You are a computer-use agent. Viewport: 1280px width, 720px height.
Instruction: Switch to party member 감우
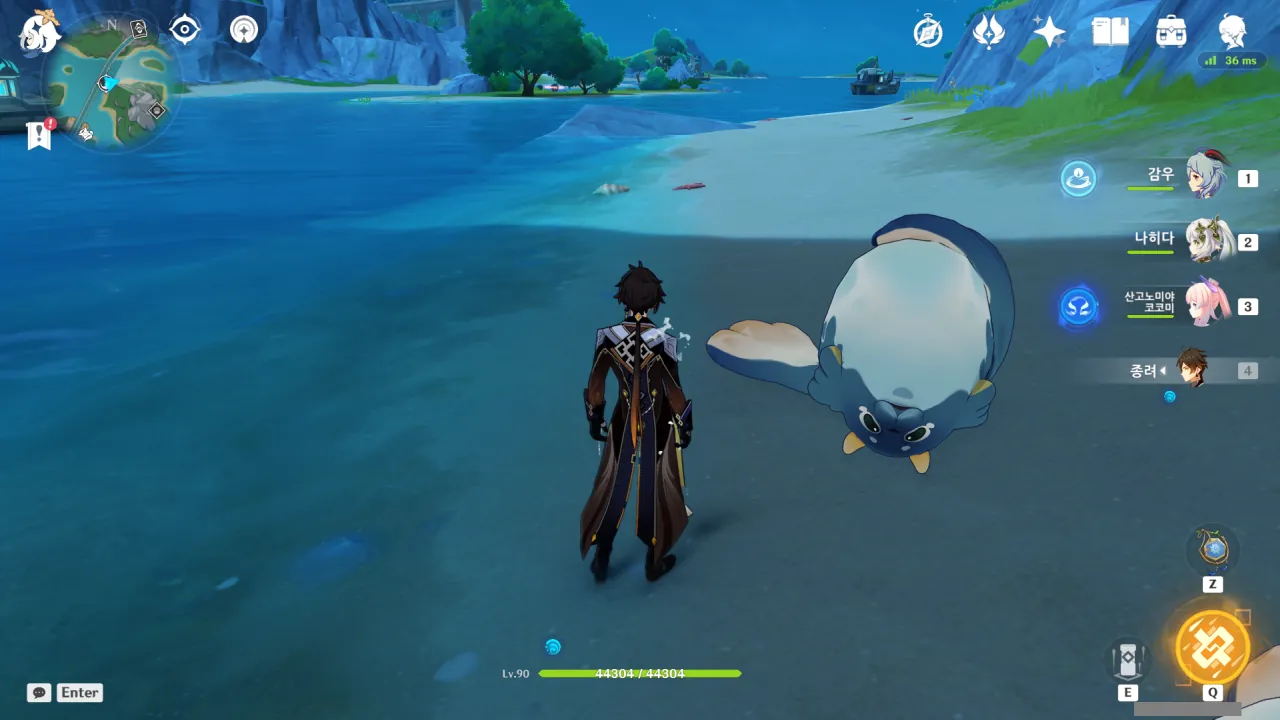click(x=1206, y=177)
